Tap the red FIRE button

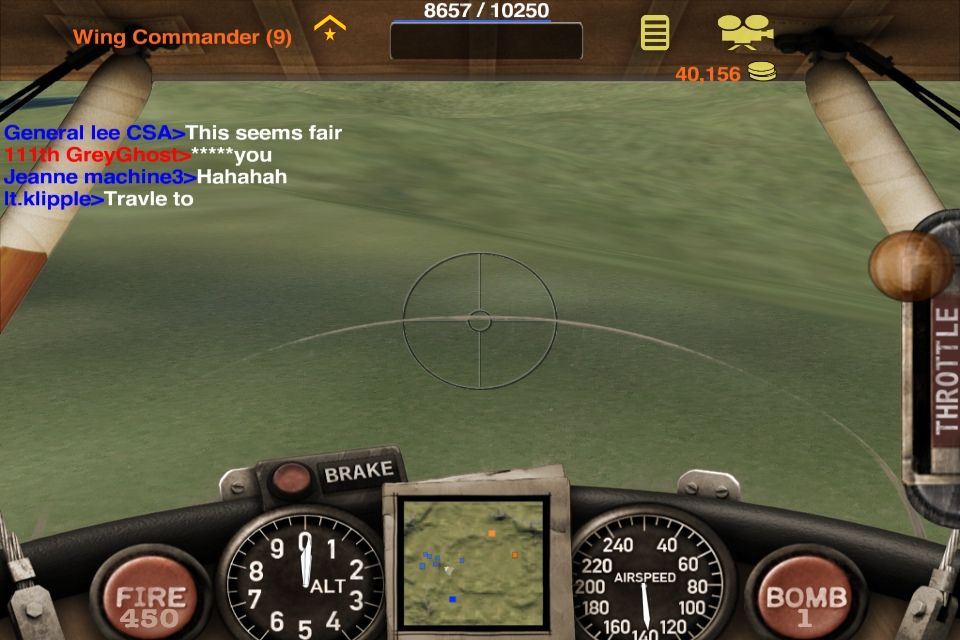[148, 598]
